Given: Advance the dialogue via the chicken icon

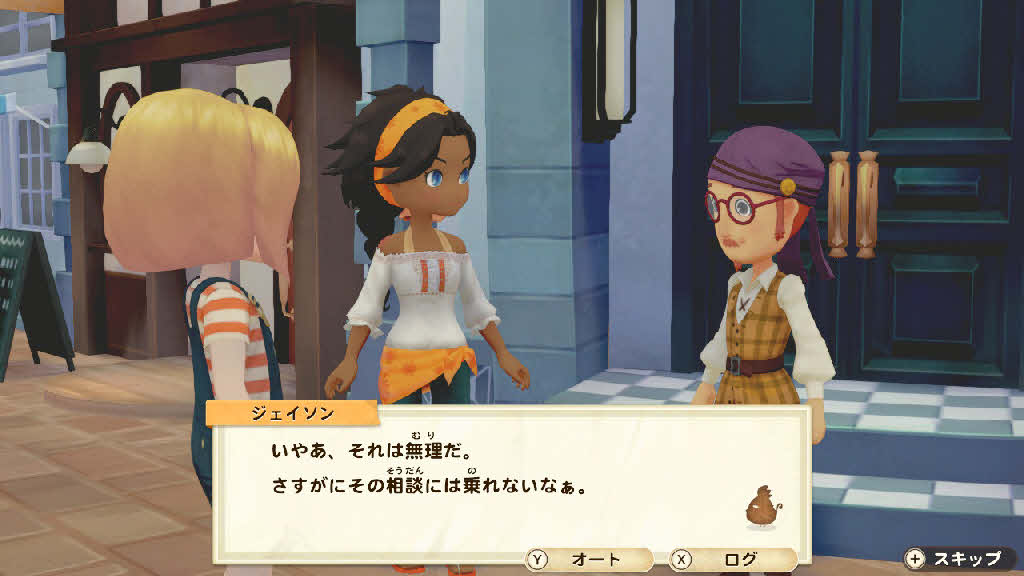Looking at the screenshot, I should pyautogui.click(x=761, y=507).
